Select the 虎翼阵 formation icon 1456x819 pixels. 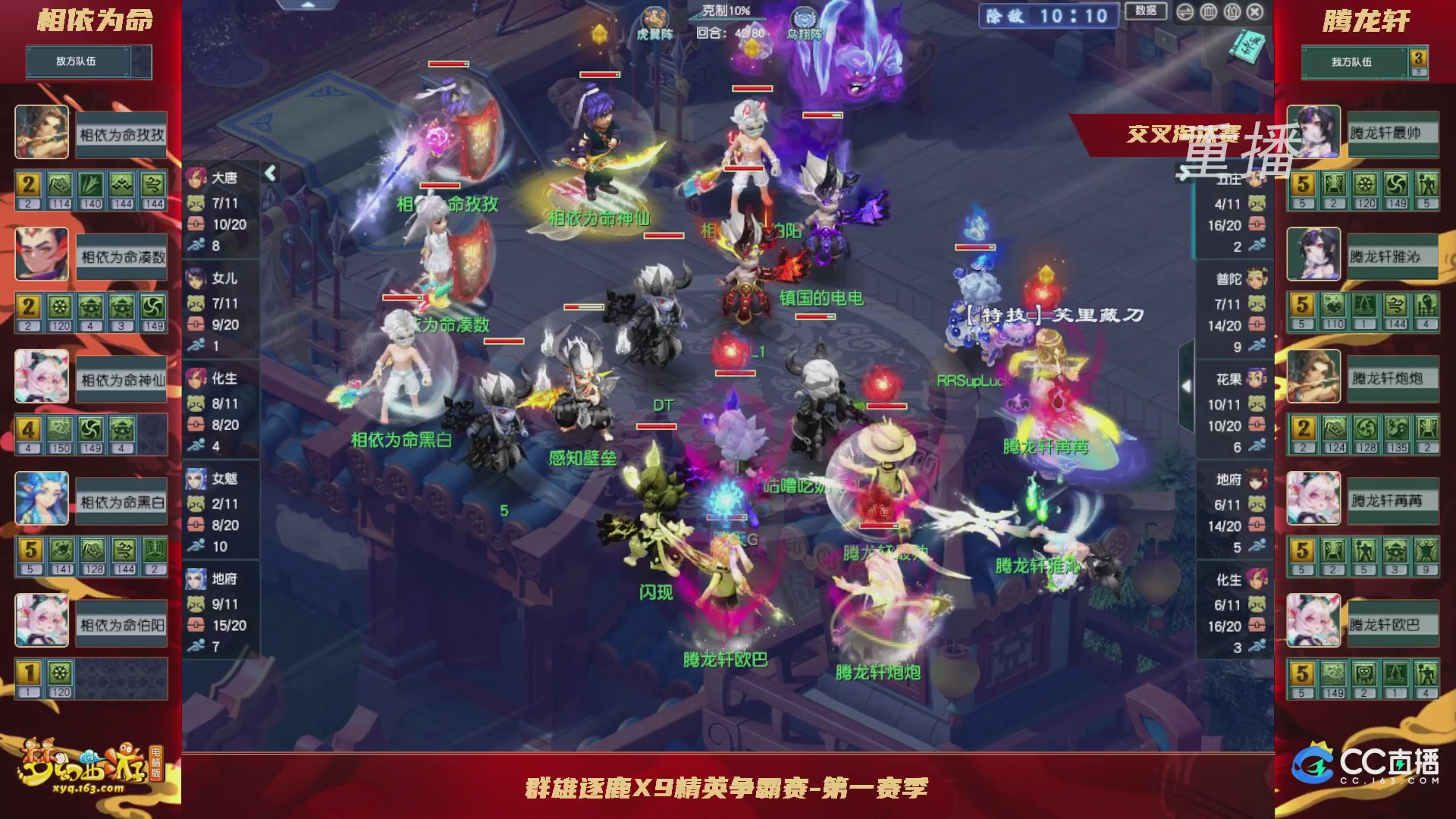click(654, 17)
